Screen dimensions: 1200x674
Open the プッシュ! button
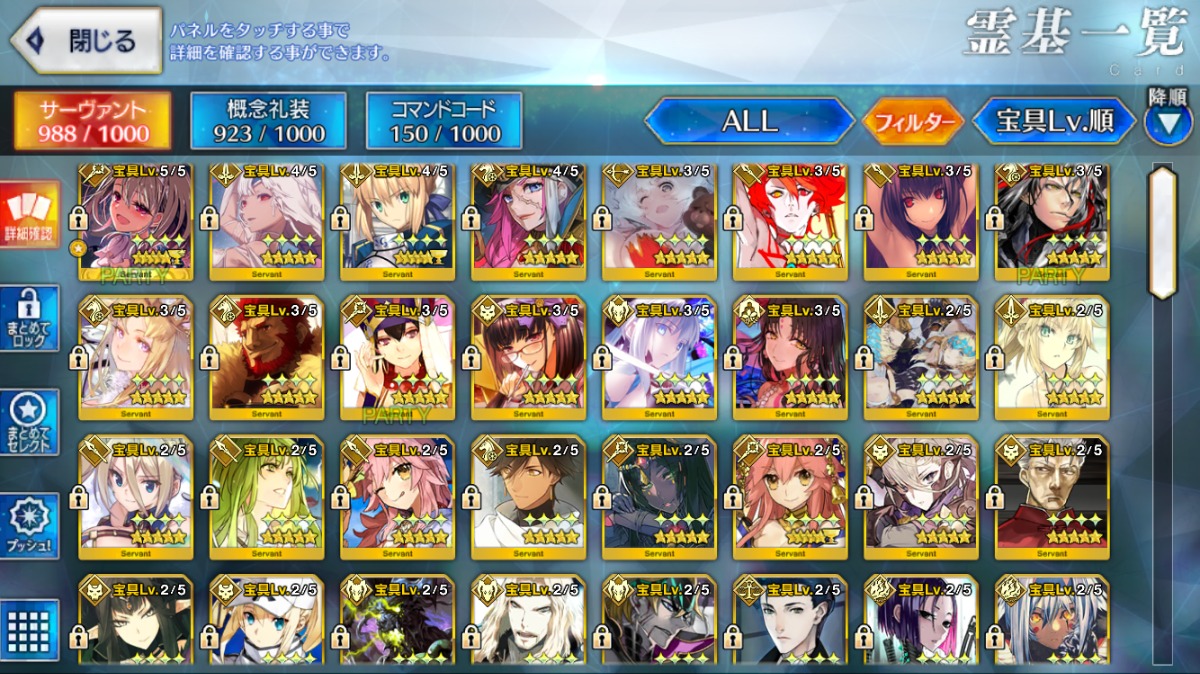point(29,526)
